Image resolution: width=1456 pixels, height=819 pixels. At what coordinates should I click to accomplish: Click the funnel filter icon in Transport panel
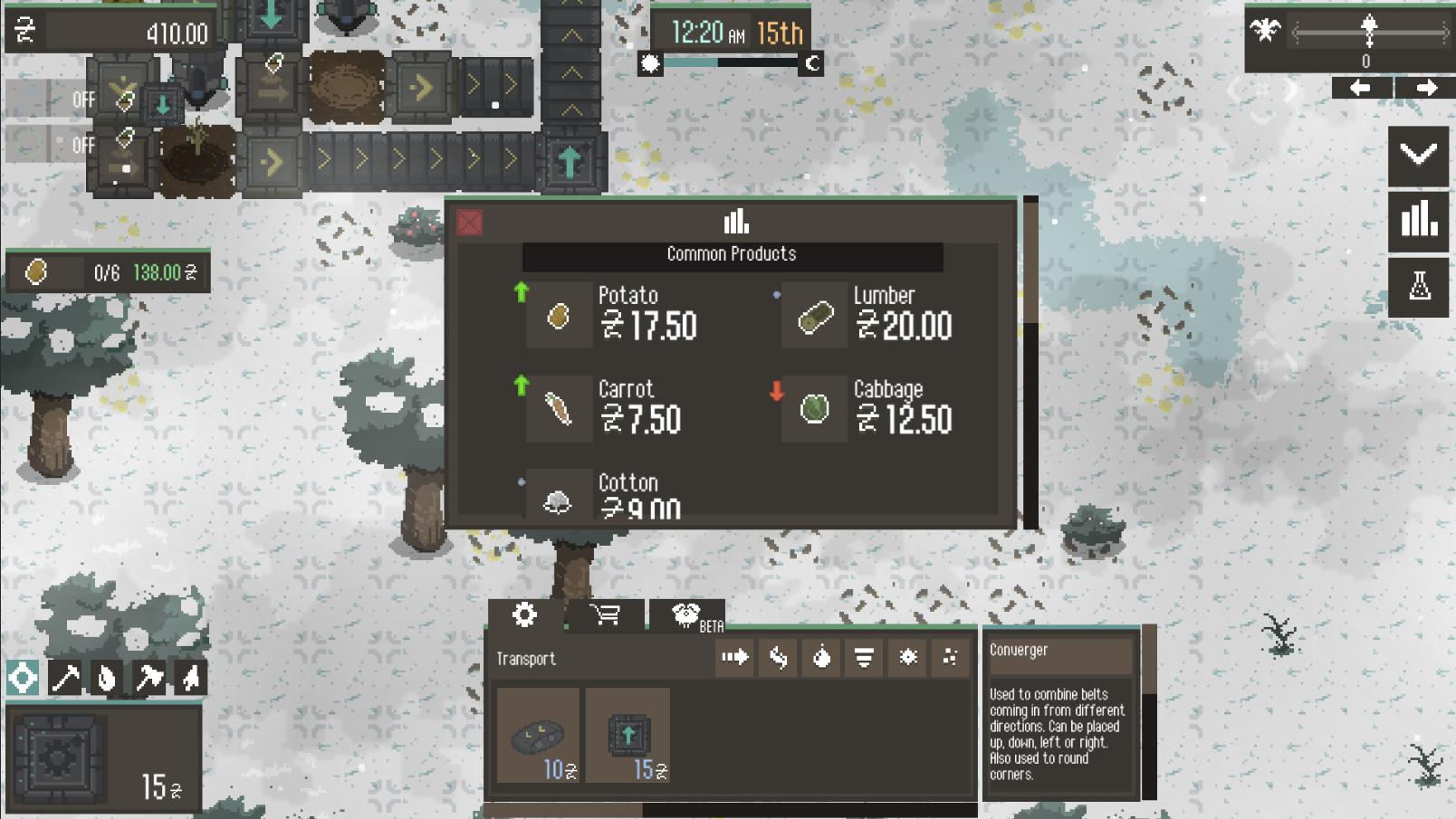coord(862,658)
